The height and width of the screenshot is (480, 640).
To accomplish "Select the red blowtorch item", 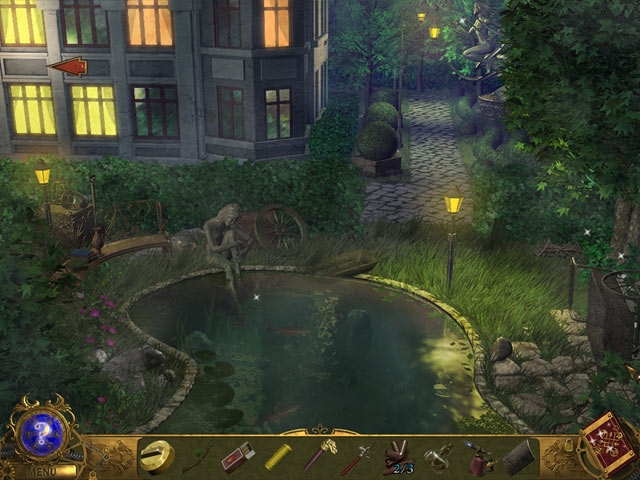I will point(478,458).
